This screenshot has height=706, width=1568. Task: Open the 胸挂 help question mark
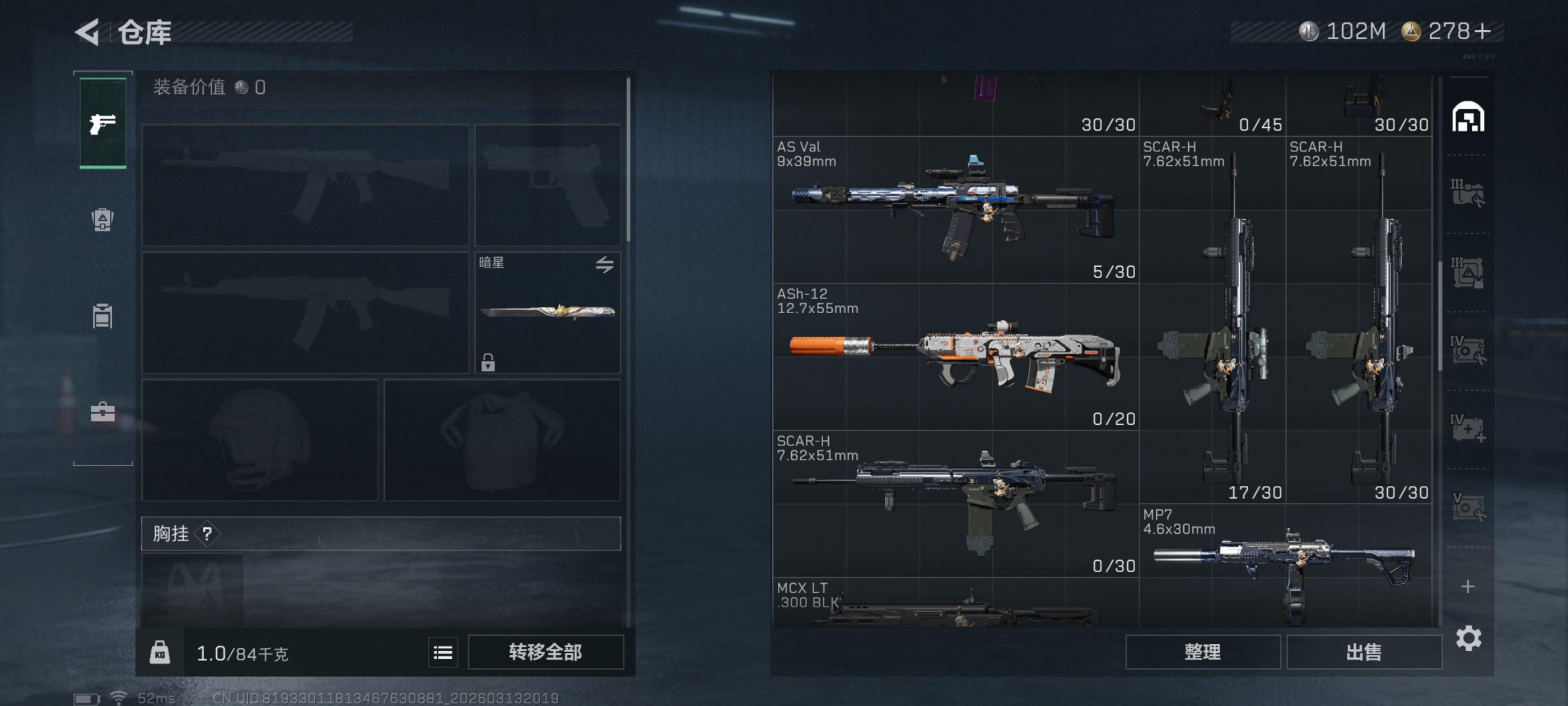pyautogui.click(x=207, y=533)
